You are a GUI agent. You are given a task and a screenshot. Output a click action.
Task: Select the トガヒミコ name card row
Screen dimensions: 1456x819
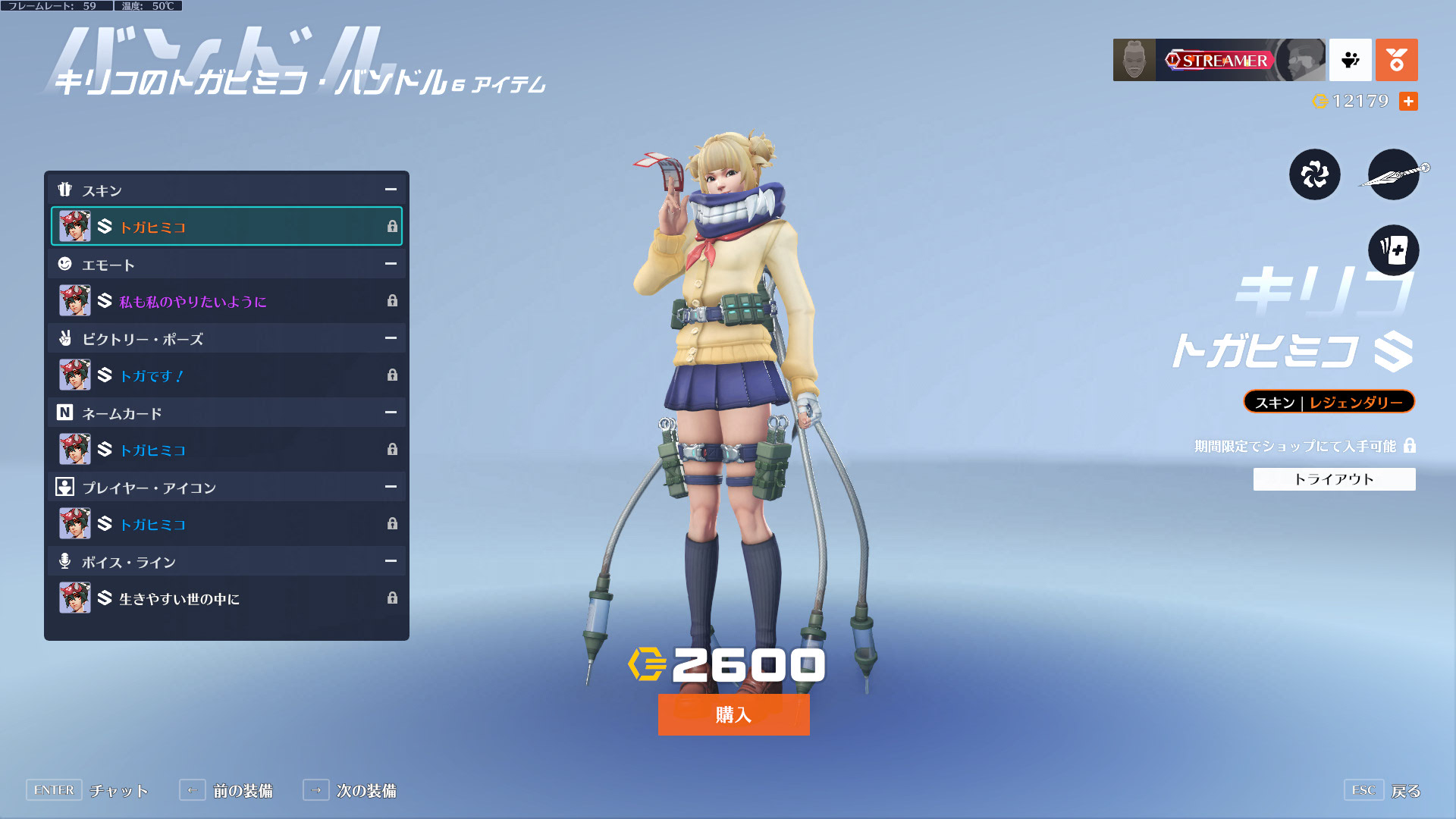click(227, 450)
